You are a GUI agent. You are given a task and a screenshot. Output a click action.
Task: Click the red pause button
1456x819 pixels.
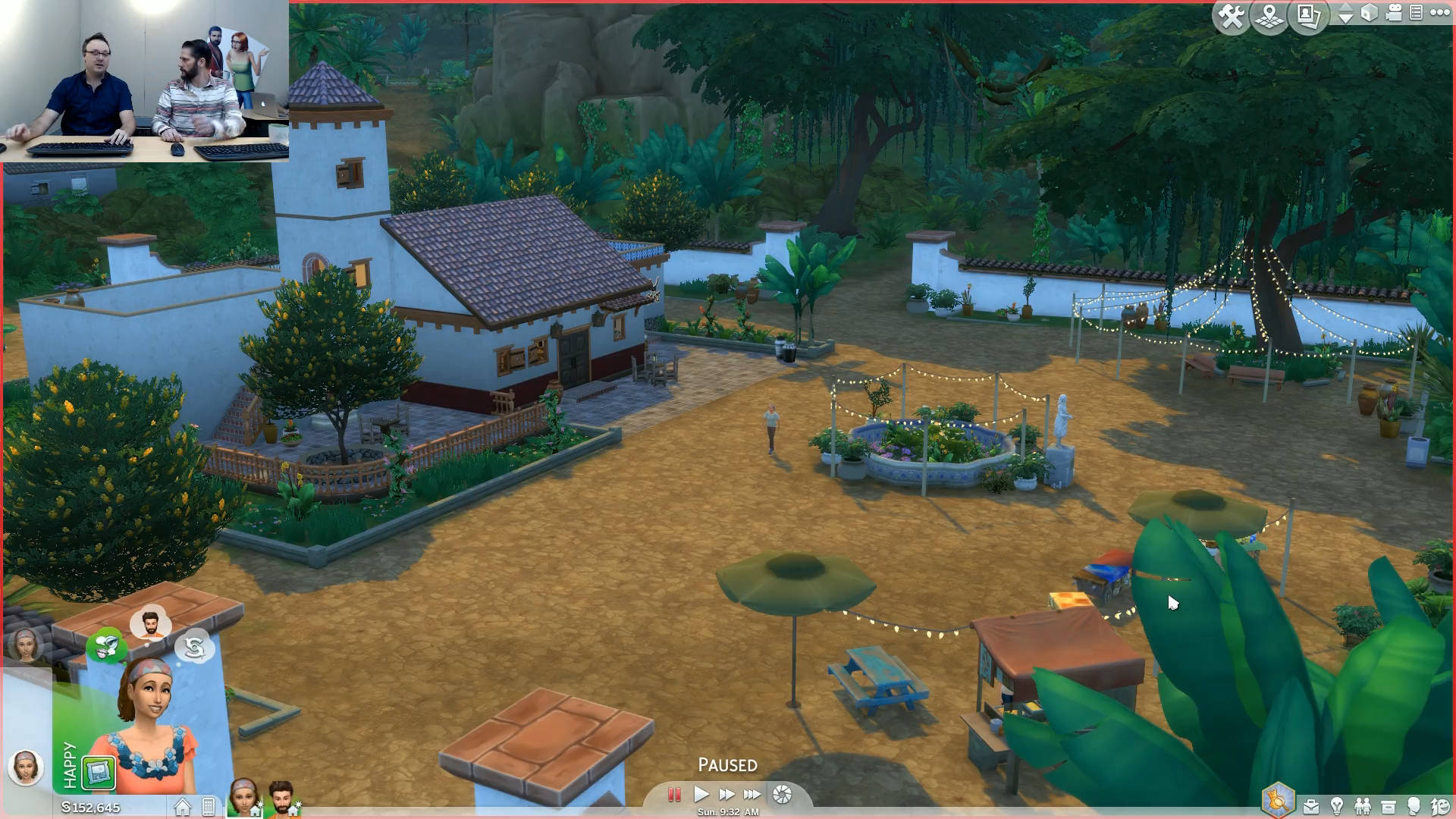673,794
